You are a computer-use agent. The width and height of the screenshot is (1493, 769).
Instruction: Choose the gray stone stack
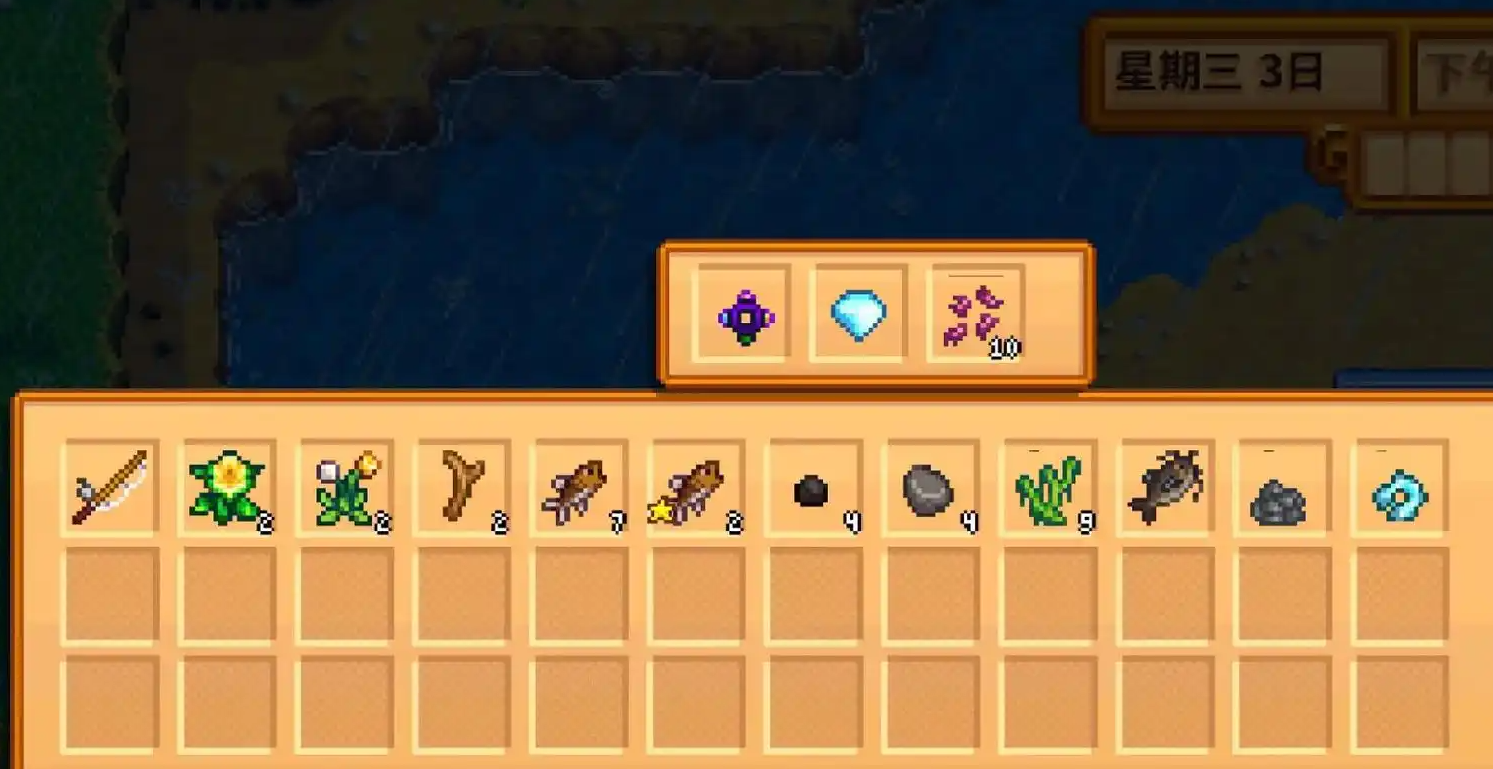click(928, 489)
